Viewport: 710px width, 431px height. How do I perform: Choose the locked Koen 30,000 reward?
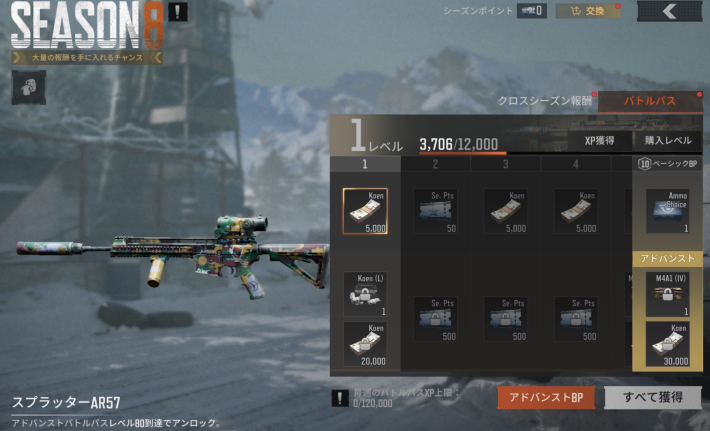pyautogui.click(x=667, y=345)
